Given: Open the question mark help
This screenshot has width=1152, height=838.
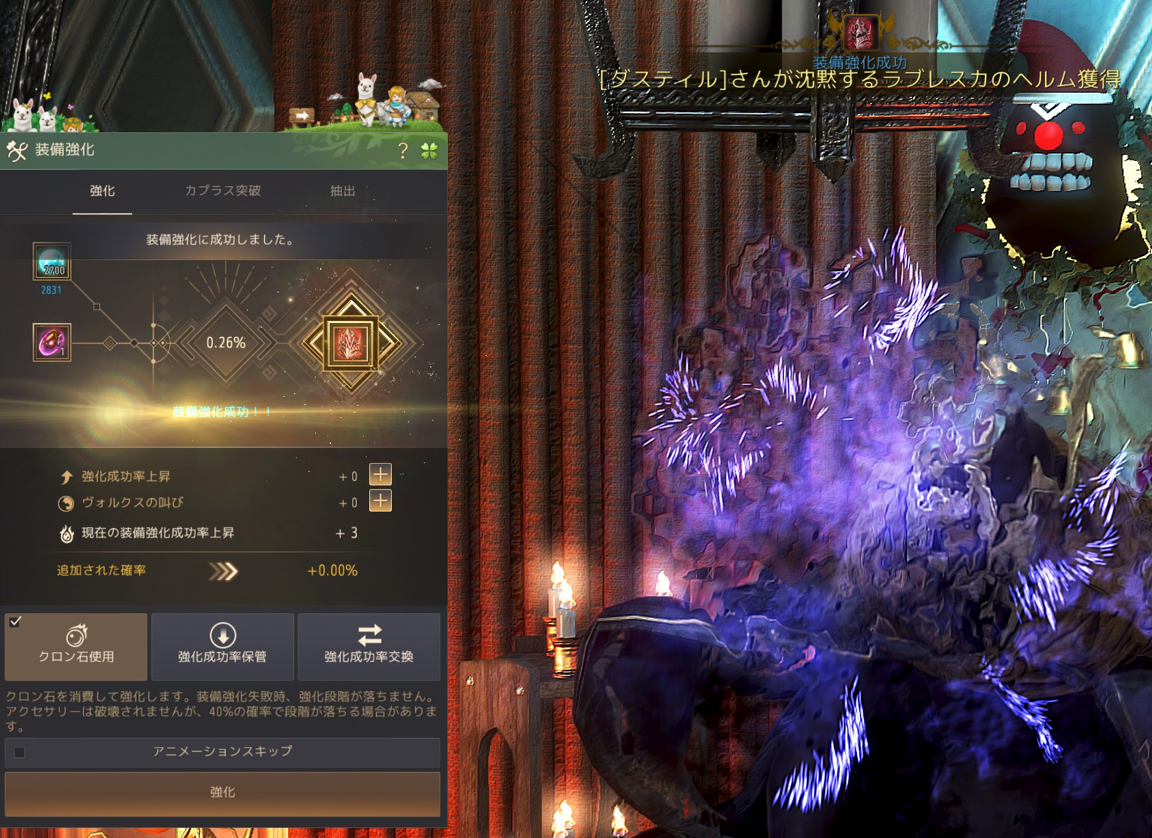Looking at the screenshot, I should [403, 151].
